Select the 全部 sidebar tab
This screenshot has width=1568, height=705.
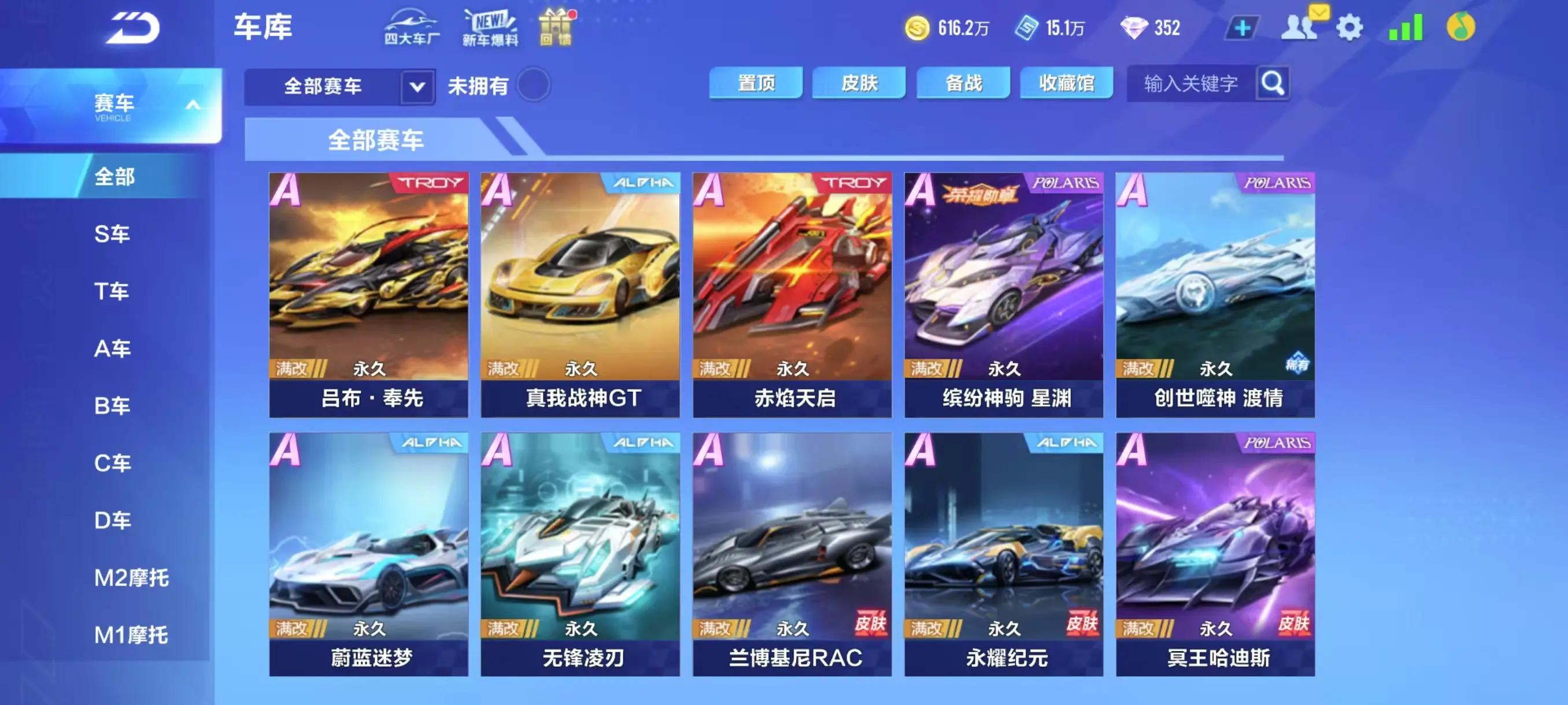(113, 177)
